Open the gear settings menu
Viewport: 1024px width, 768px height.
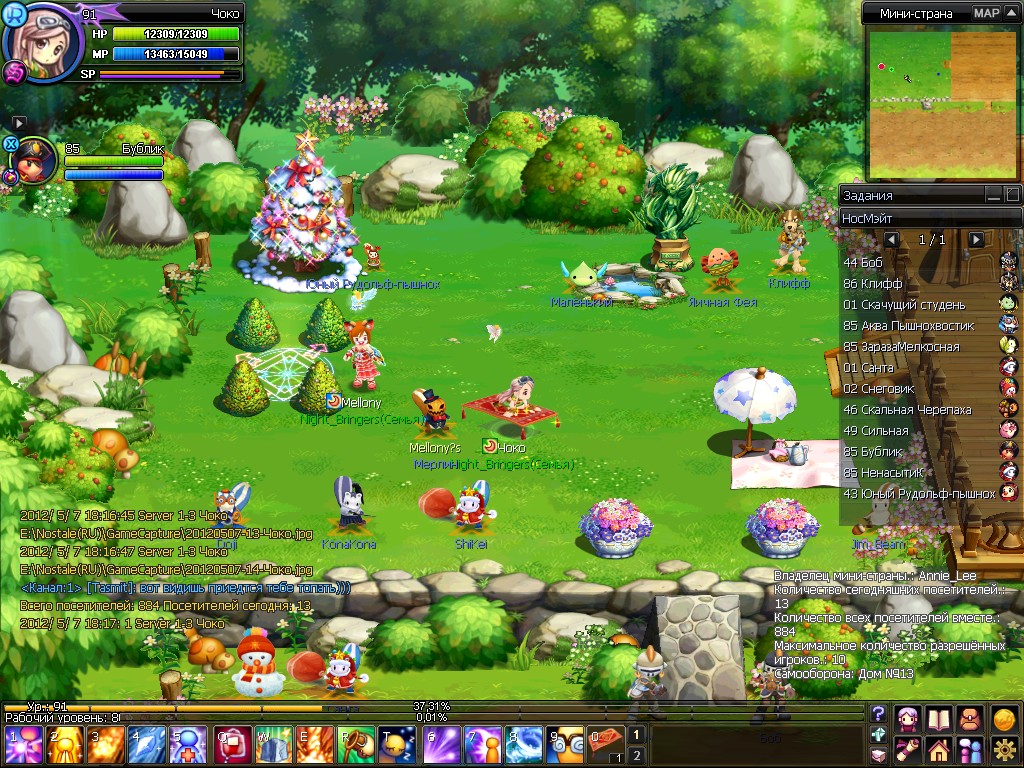pyautogui.click(x=1006, y=748)
